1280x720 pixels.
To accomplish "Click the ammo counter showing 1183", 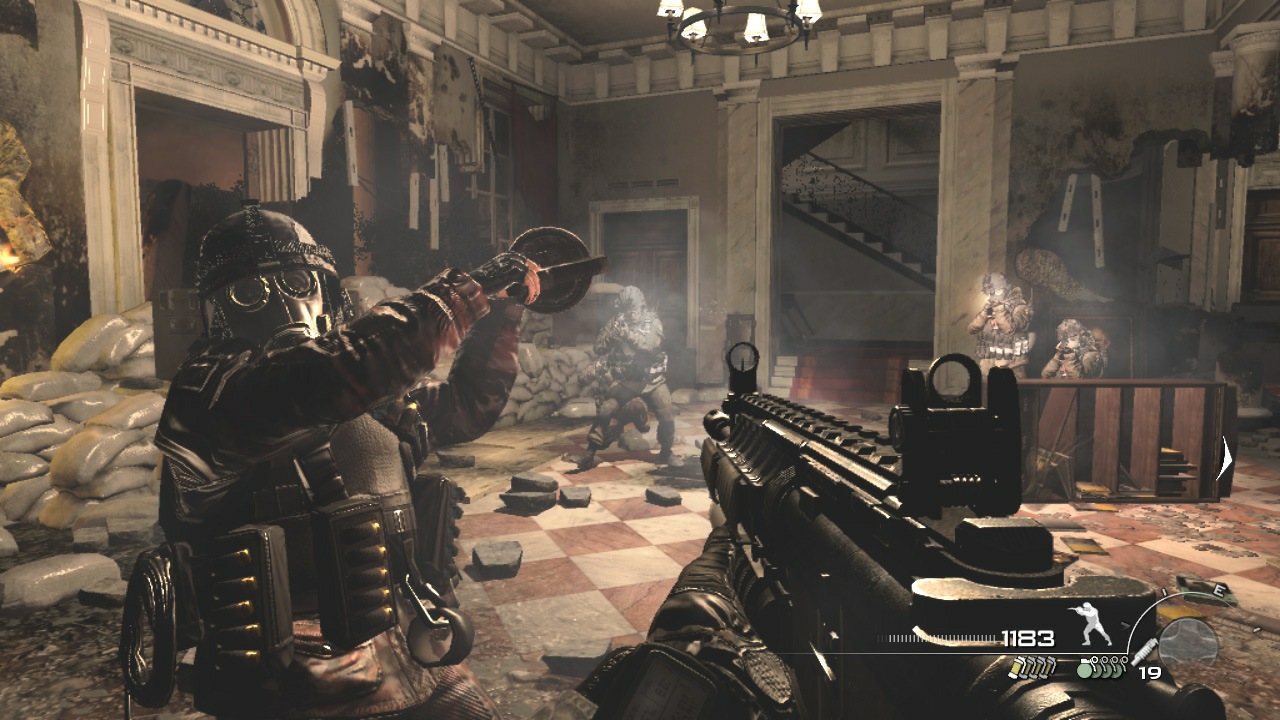I will [1028, 638].
